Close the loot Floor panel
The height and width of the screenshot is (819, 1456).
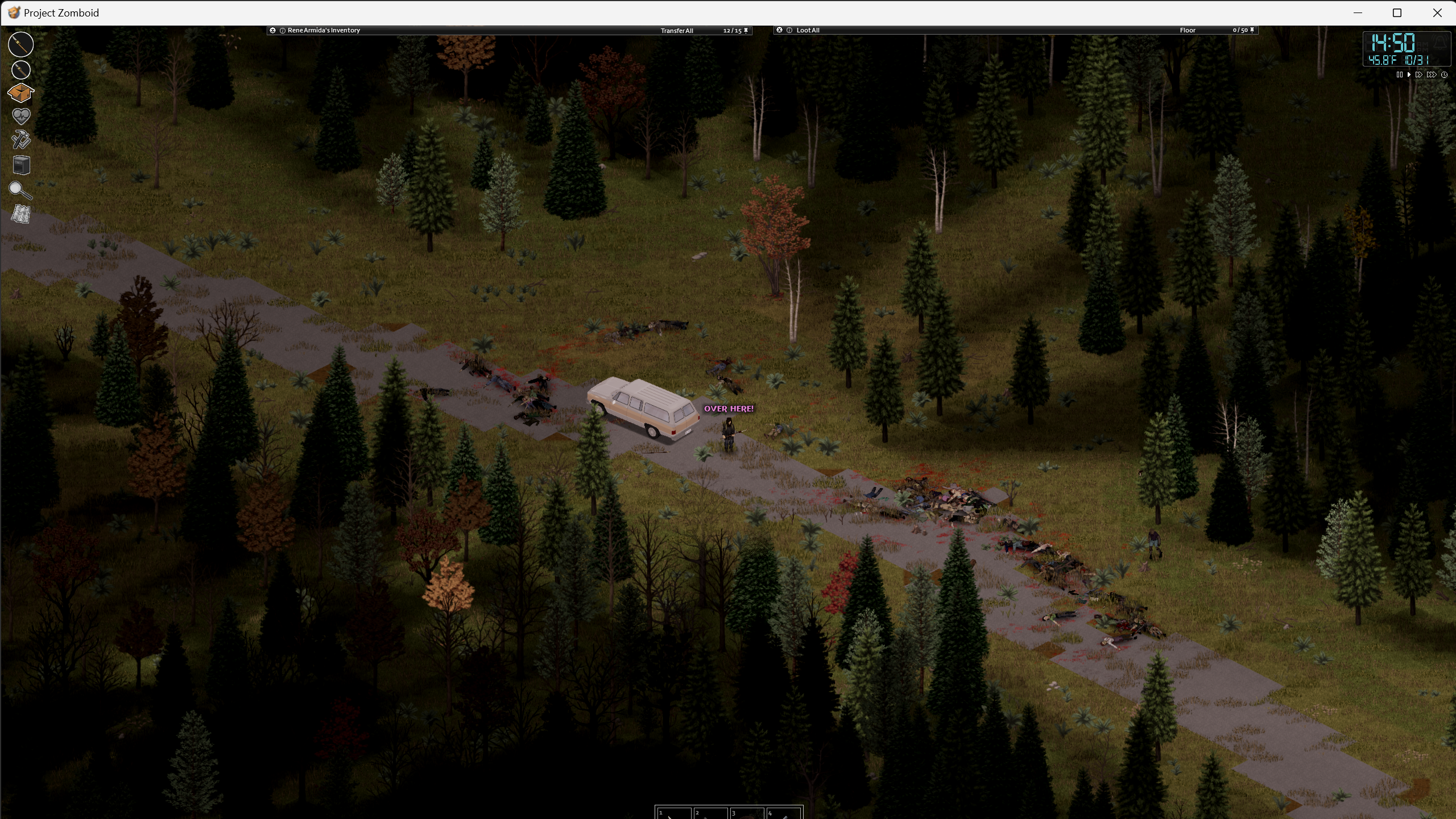780,30
